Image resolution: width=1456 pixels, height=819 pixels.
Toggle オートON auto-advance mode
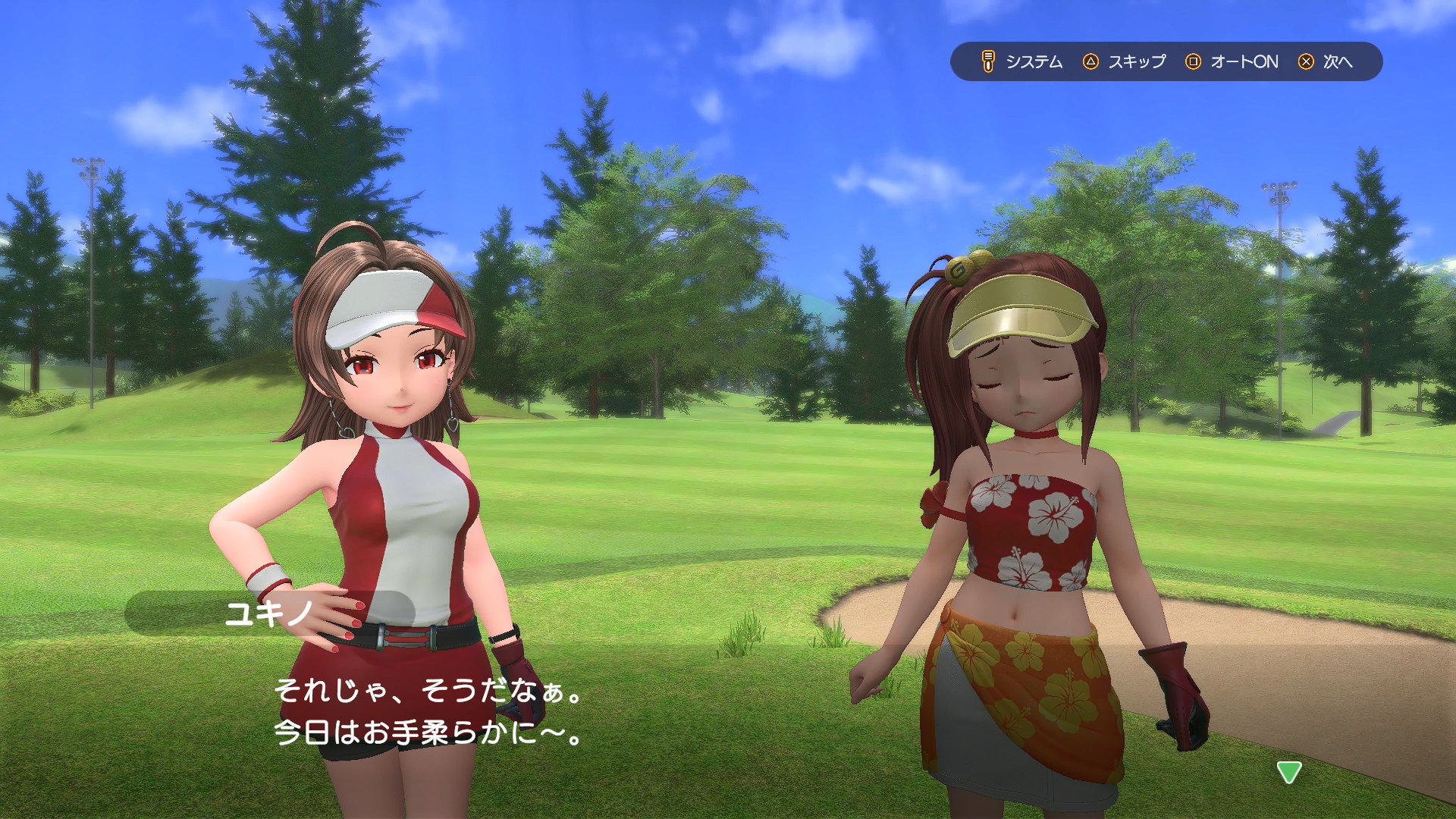click(x=1232, y=61)
